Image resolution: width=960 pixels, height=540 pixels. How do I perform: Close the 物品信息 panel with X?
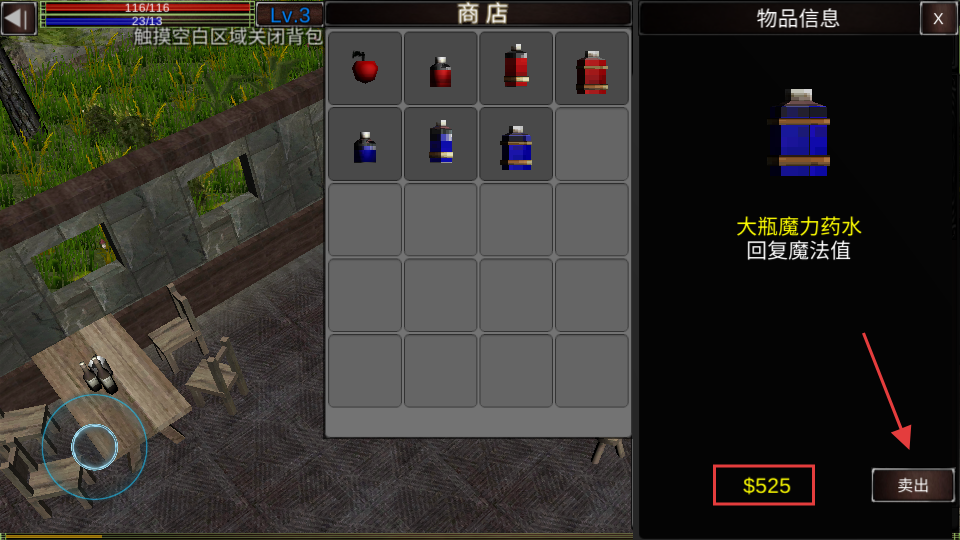938,18
